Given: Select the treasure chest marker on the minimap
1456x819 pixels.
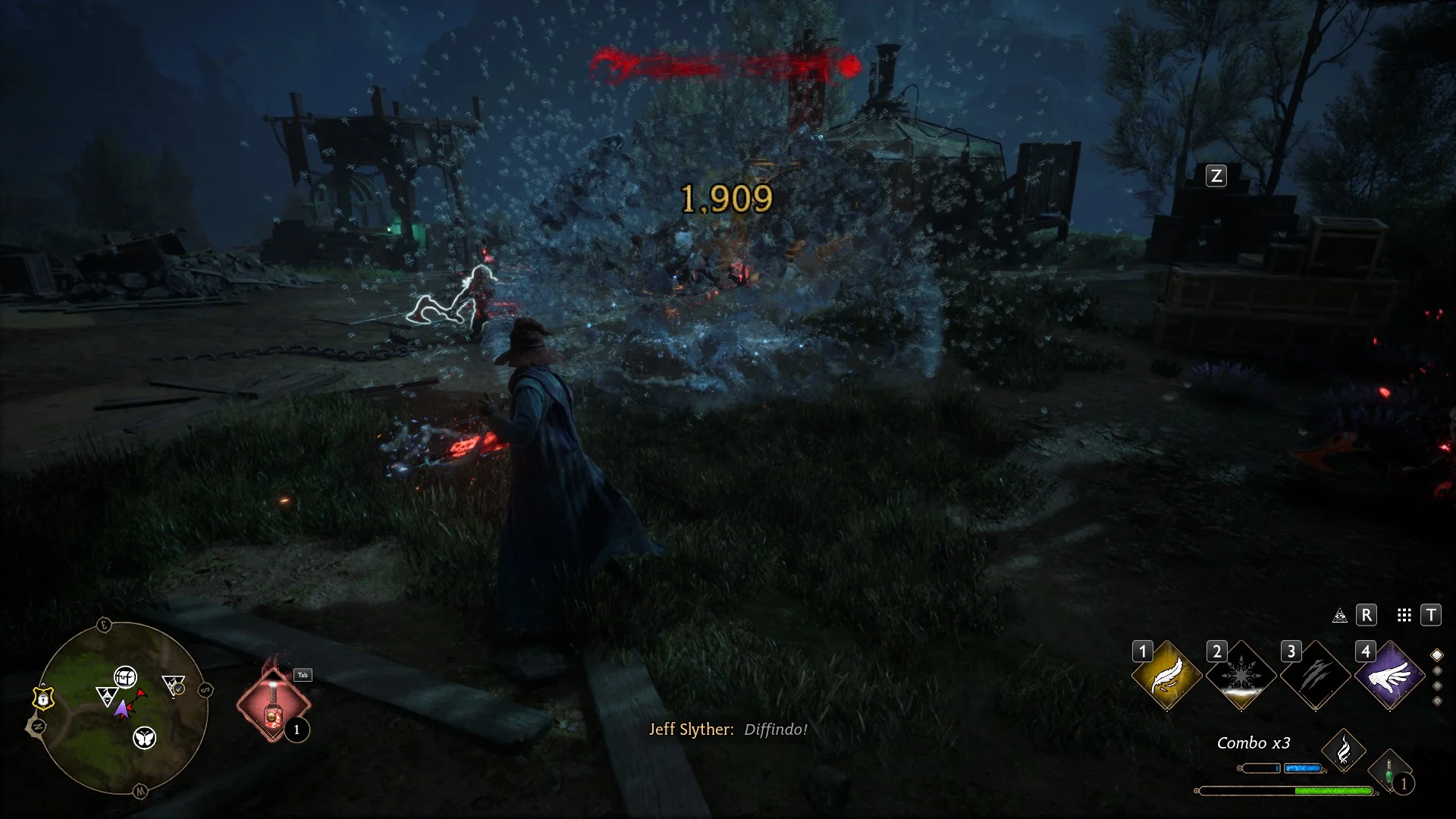Looking at the screenshot, I should 125,676.
